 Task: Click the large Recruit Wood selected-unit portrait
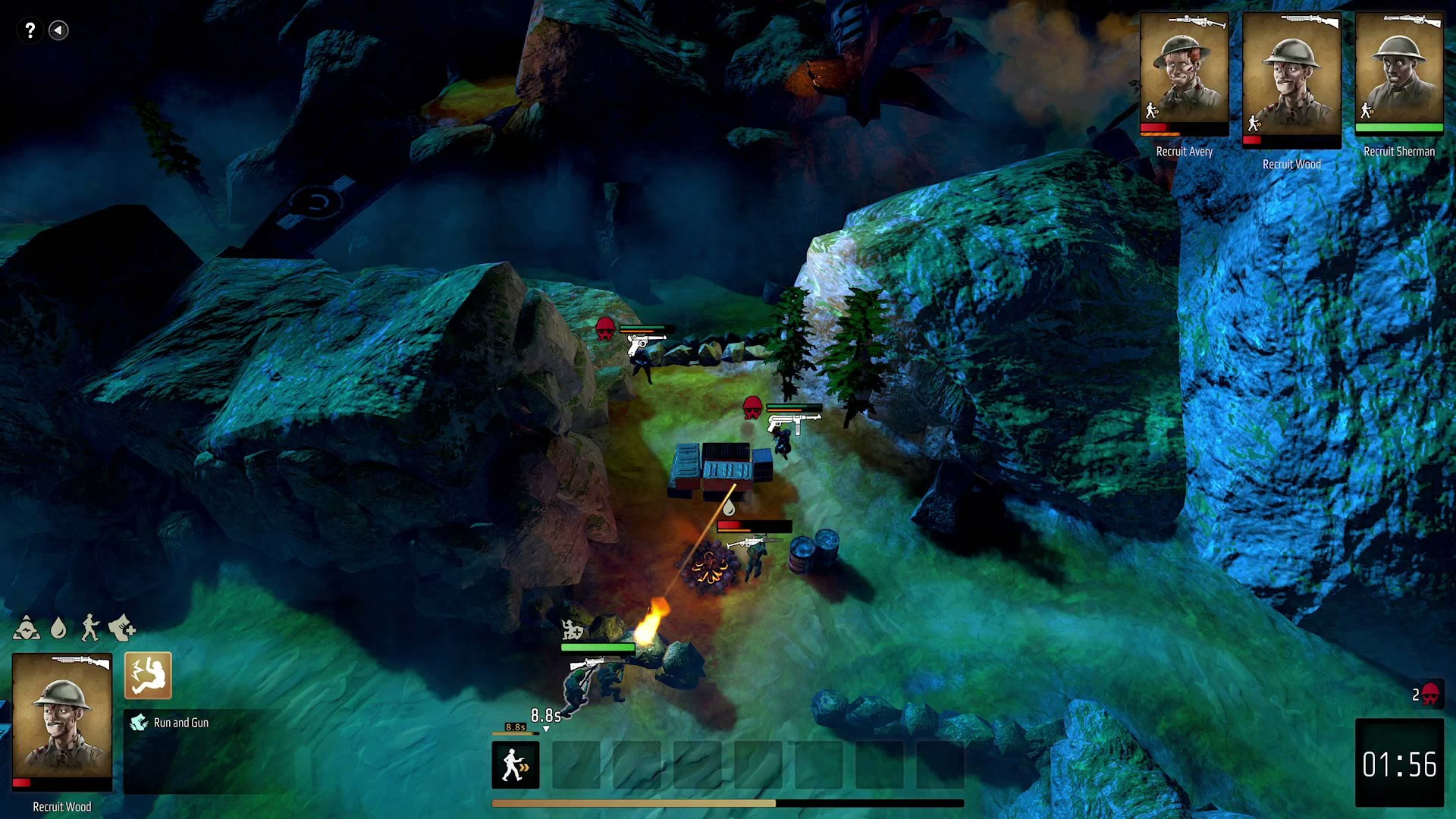tap(62, 717)
